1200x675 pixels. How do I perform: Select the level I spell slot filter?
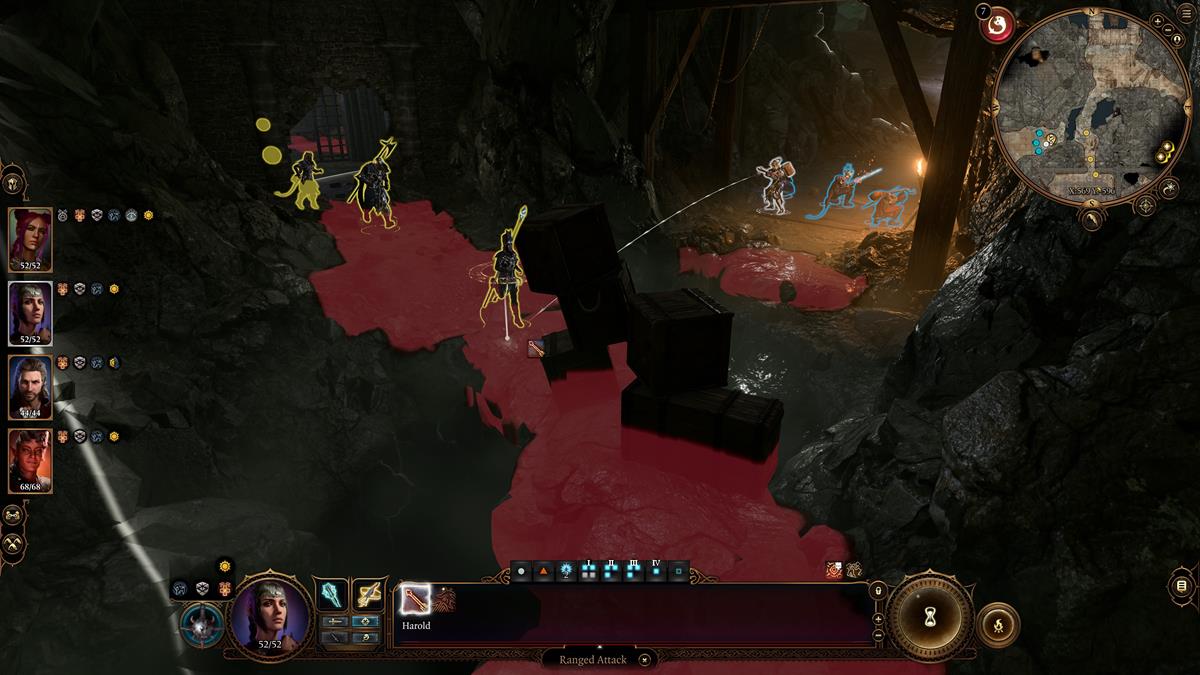(587, 573)
